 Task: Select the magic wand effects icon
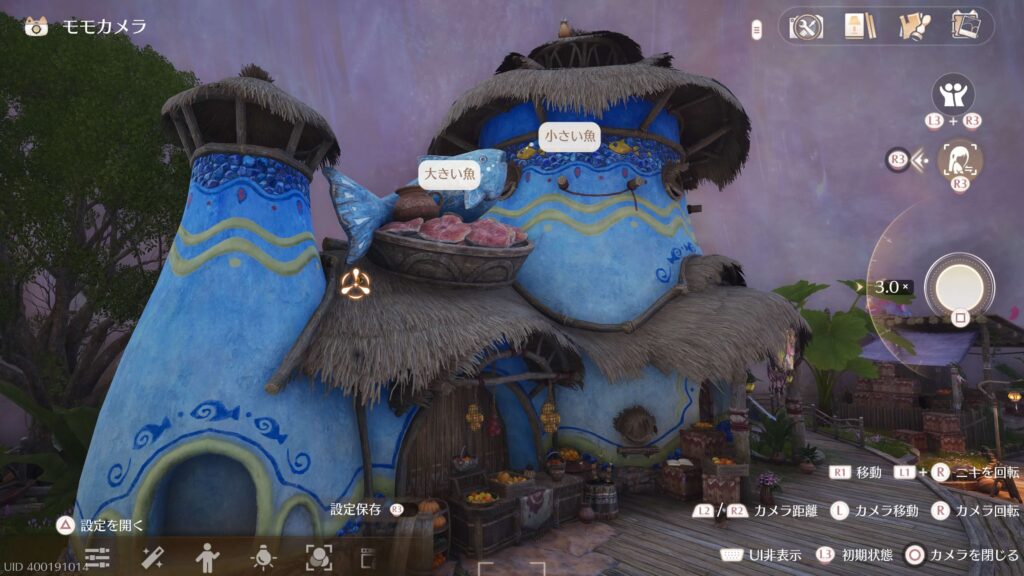pyautogui.click(x=152, y=557)
